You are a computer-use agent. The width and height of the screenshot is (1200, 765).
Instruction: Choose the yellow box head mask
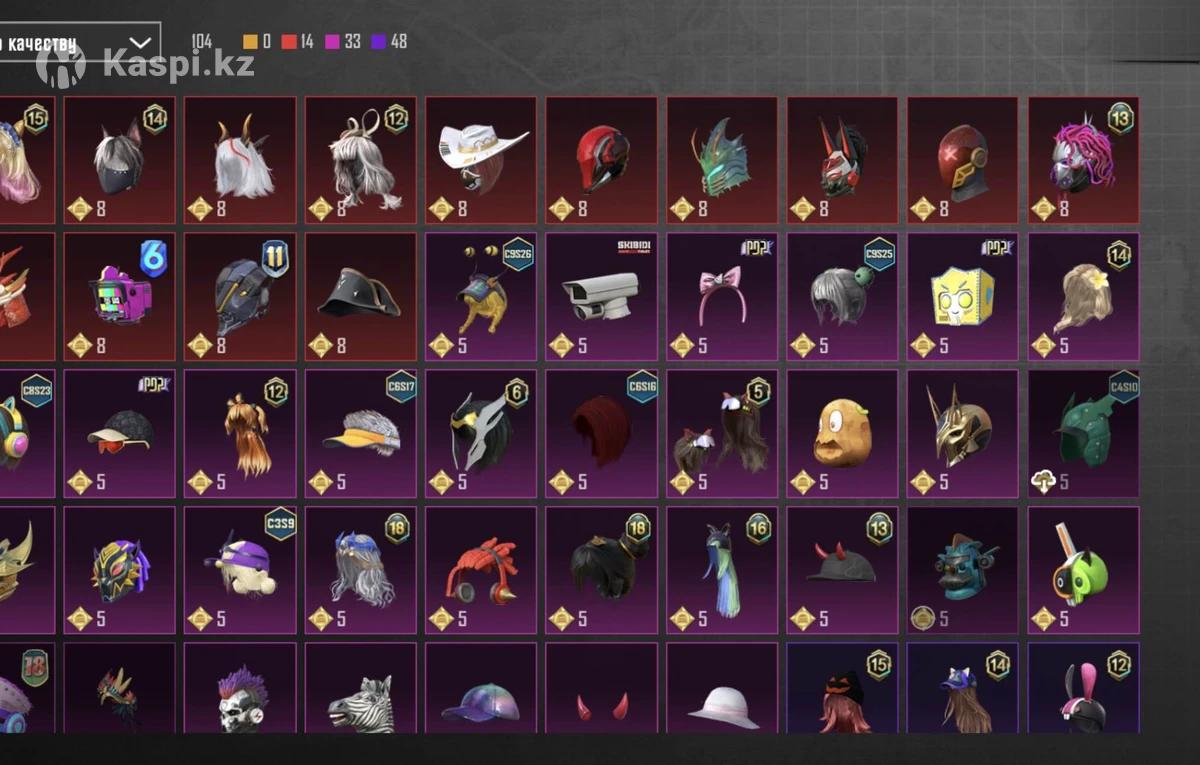pyautogui.click(x=962, y=296)
